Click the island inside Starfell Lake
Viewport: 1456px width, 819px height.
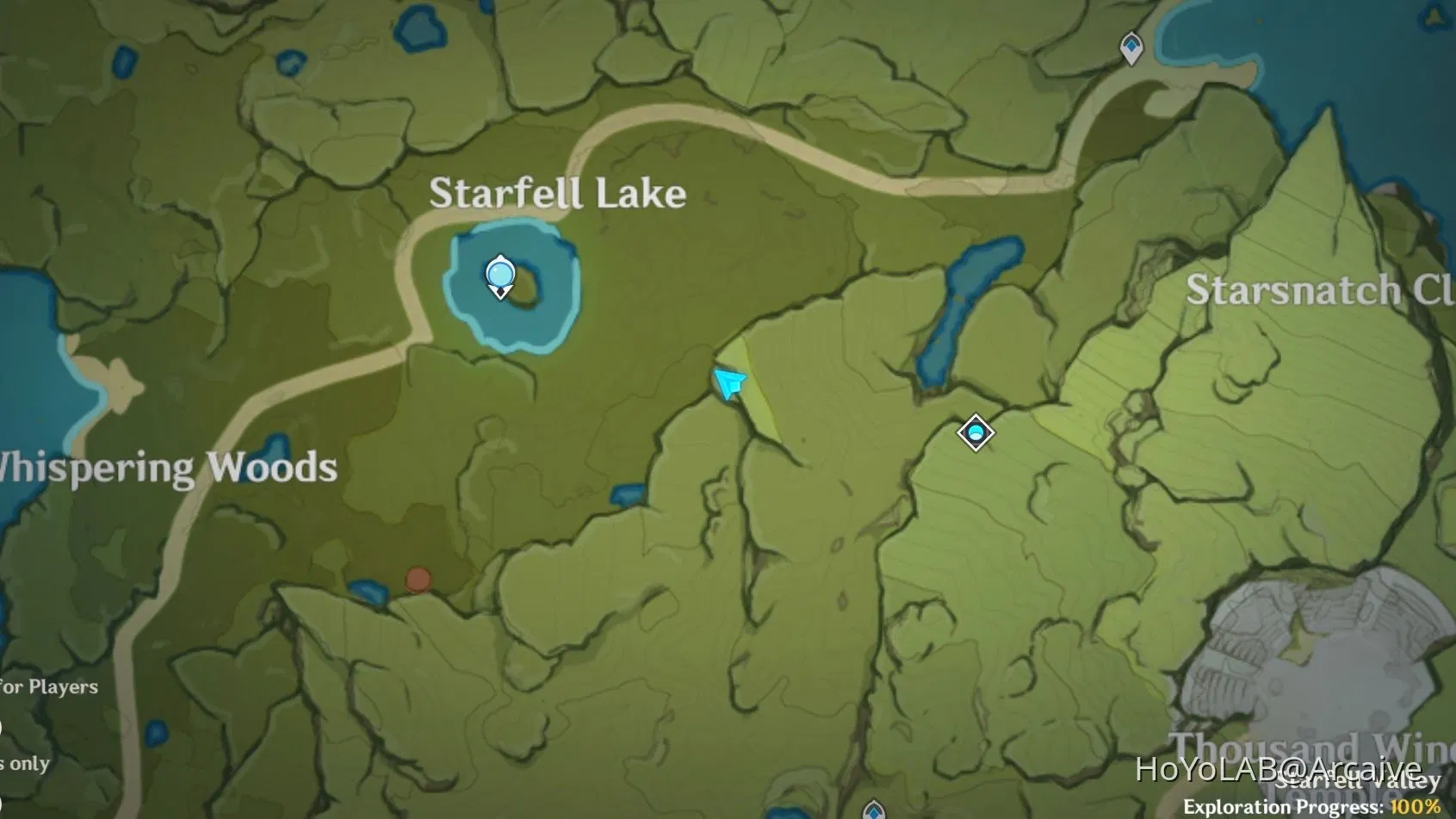click(529, 289)
